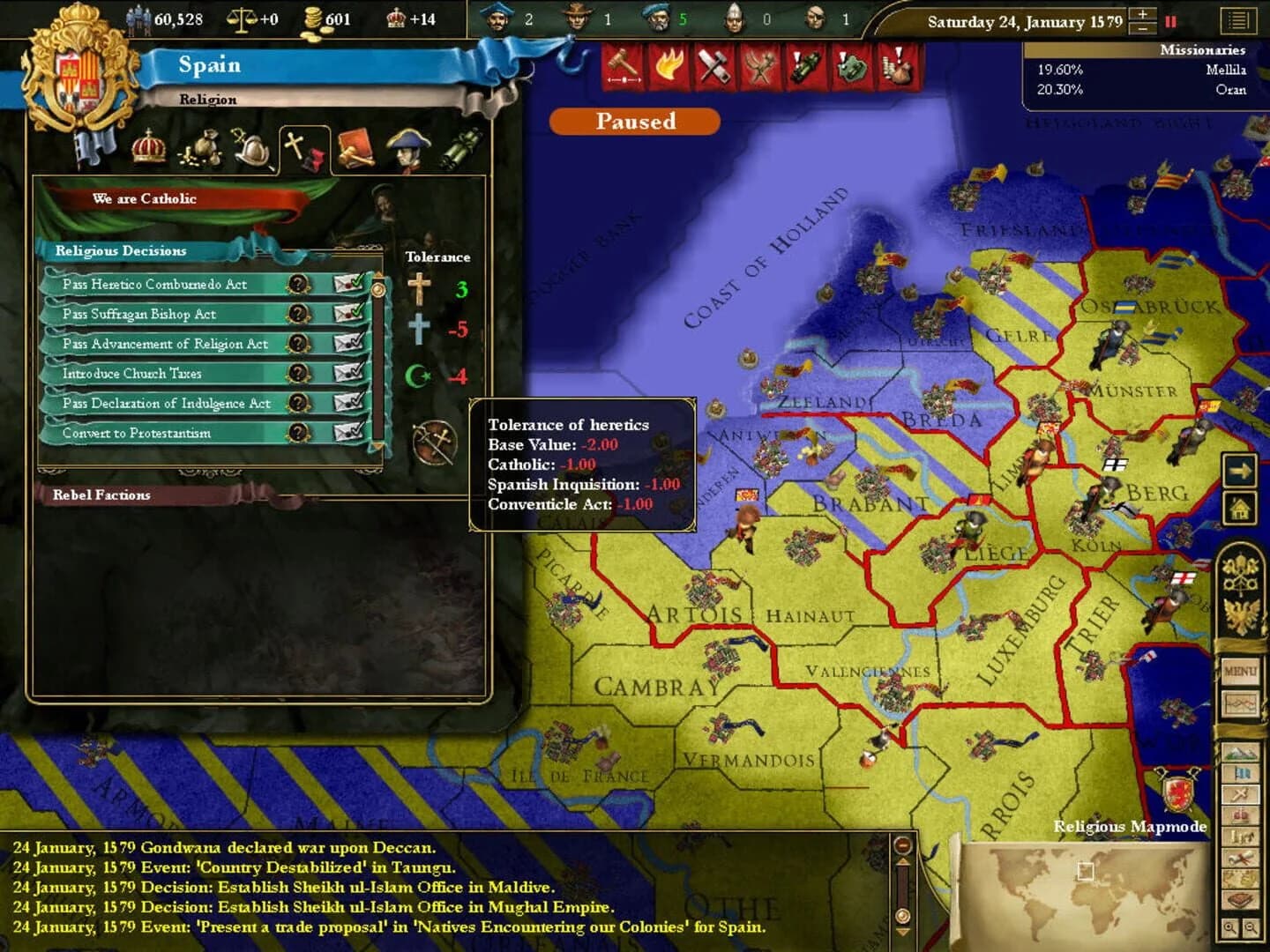
Task: Toggle envelope notification for Introduce Church Taxes
Action: (x=347, y=374)
